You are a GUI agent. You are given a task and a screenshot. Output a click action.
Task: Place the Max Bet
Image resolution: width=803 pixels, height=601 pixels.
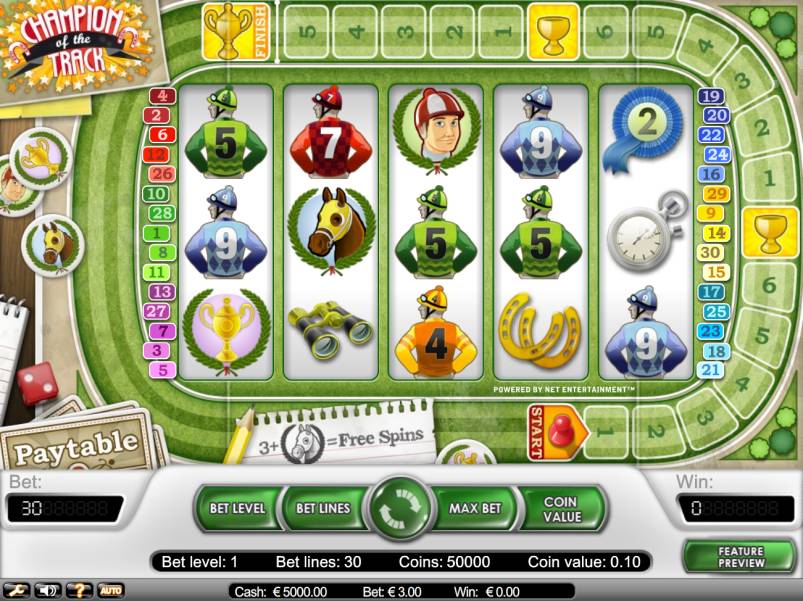475,508
